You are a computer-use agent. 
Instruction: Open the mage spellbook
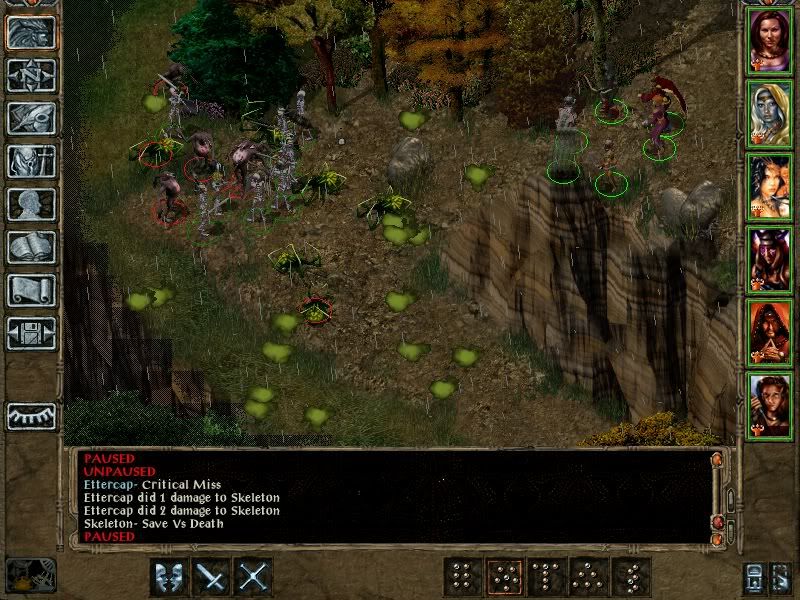(x=31, y=247)
